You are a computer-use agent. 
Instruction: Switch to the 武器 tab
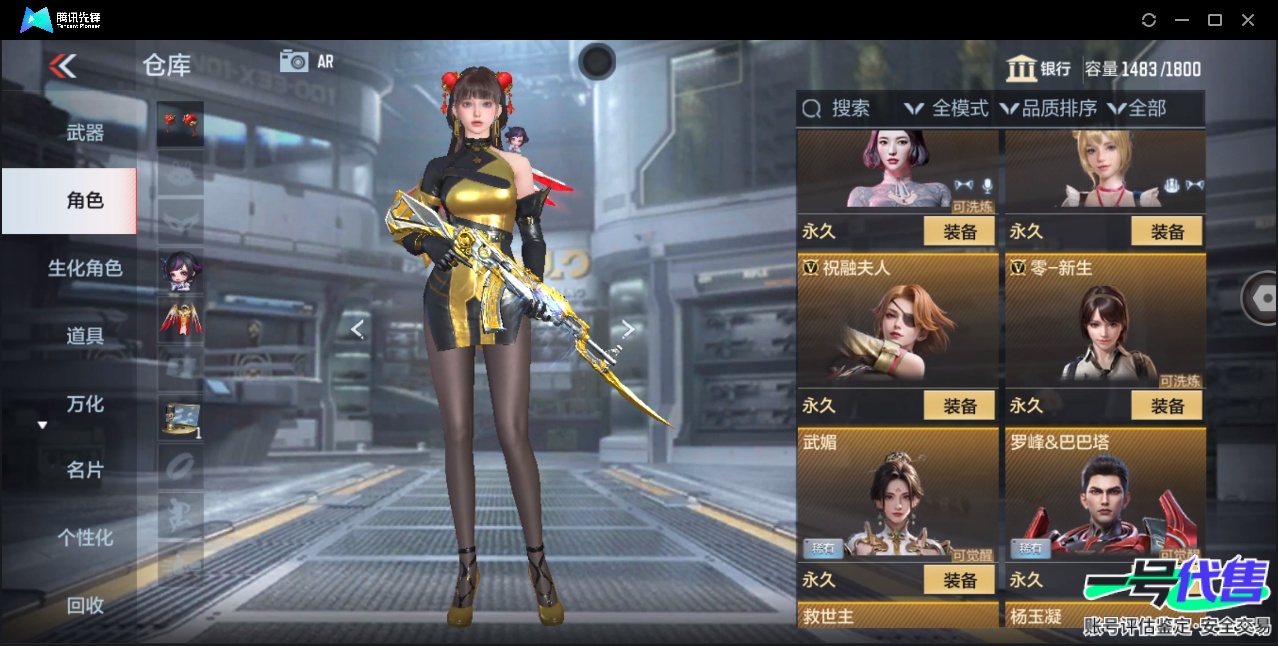(85, 132)
